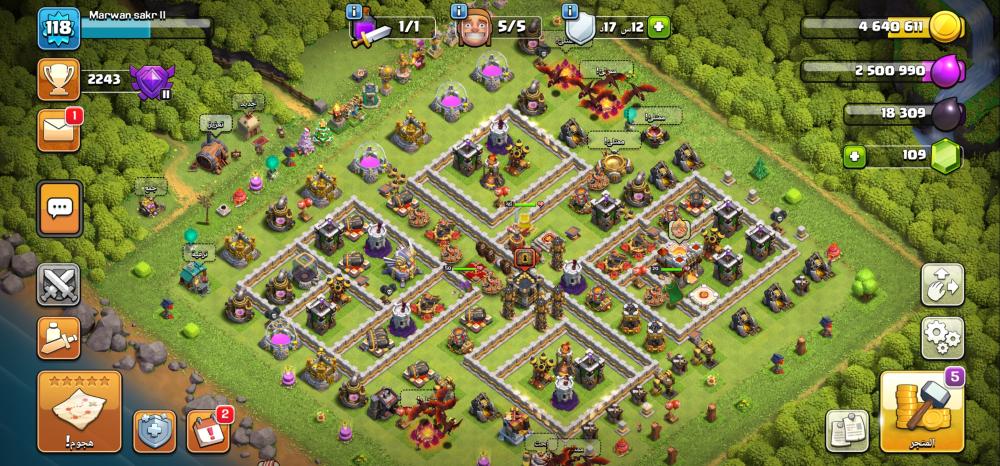Open the mail inbox envelope

(58, 131)
